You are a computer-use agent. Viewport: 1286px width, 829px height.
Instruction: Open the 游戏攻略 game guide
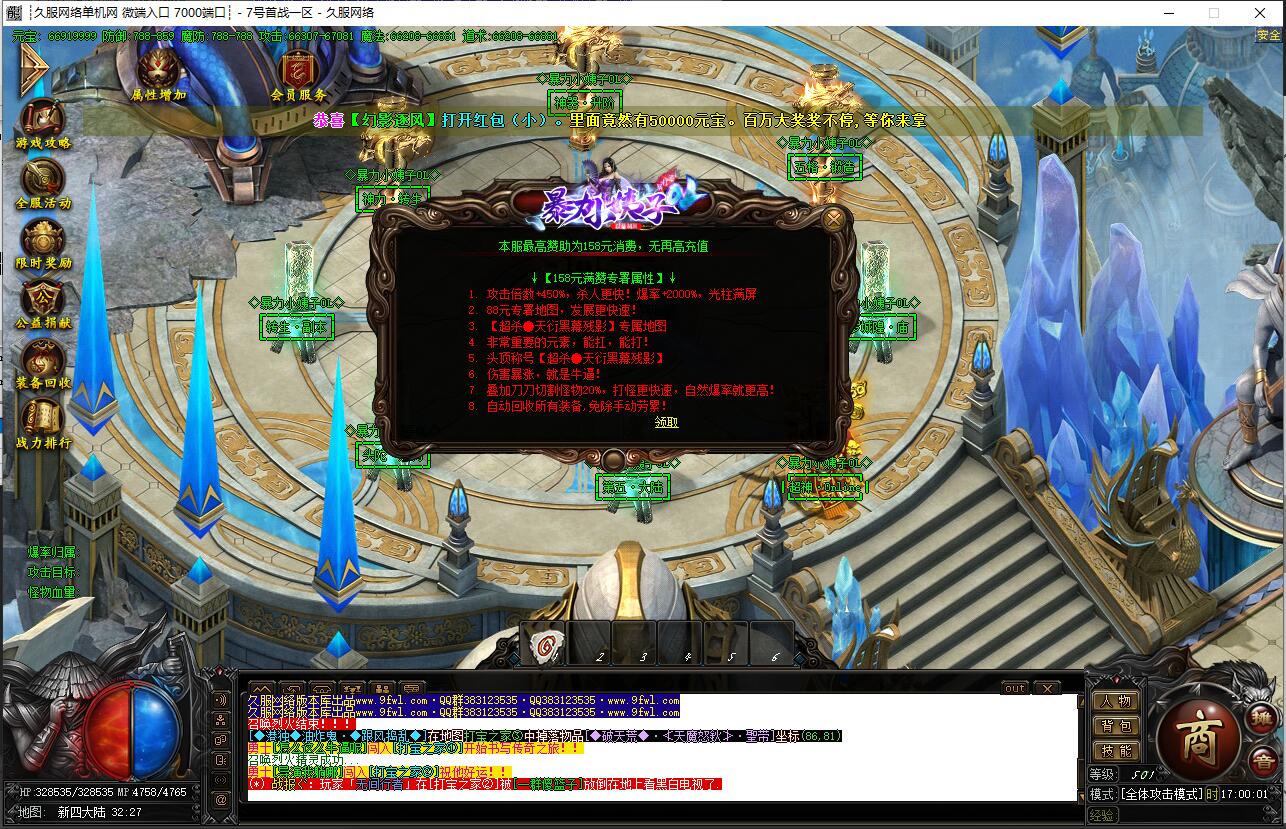(42, 120)
